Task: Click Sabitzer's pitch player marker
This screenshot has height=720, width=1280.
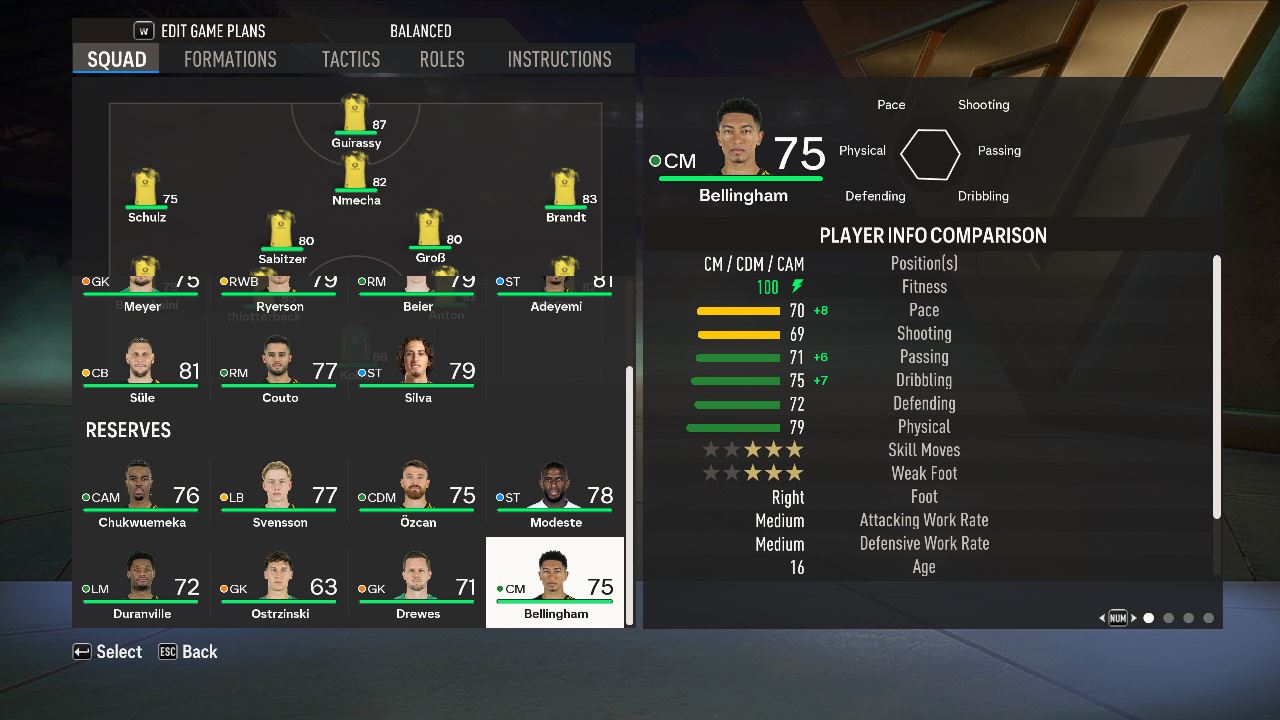Action: (282, 234)
